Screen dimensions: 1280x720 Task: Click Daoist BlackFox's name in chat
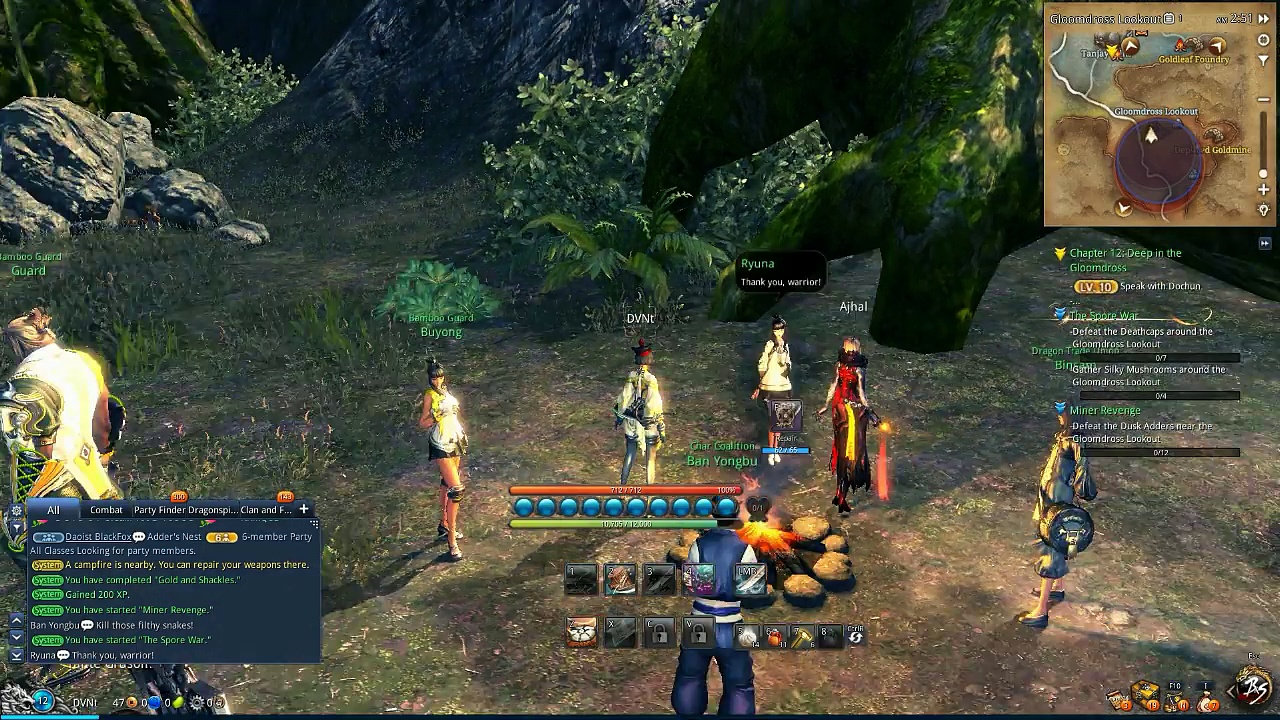click(x=99, y=537)
